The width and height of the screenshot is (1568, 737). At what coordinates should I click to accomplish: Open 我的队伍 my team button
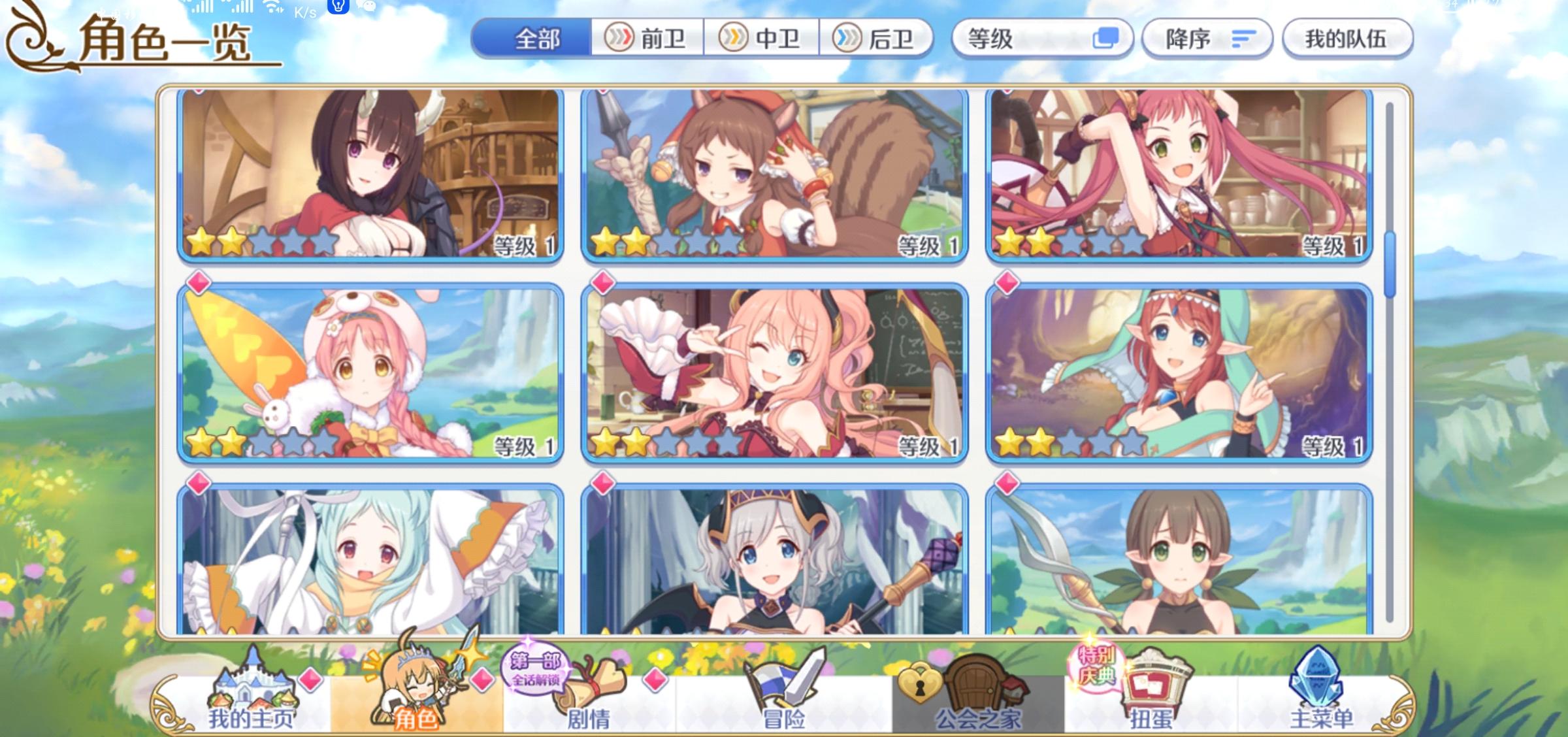[1348, 39]
